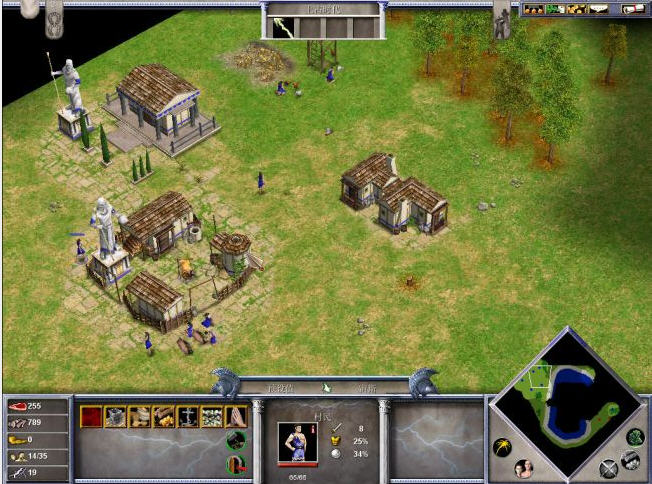Select the bread-pile build icon
The width and height of the screenshot is (652, 484).
point(139,417)
